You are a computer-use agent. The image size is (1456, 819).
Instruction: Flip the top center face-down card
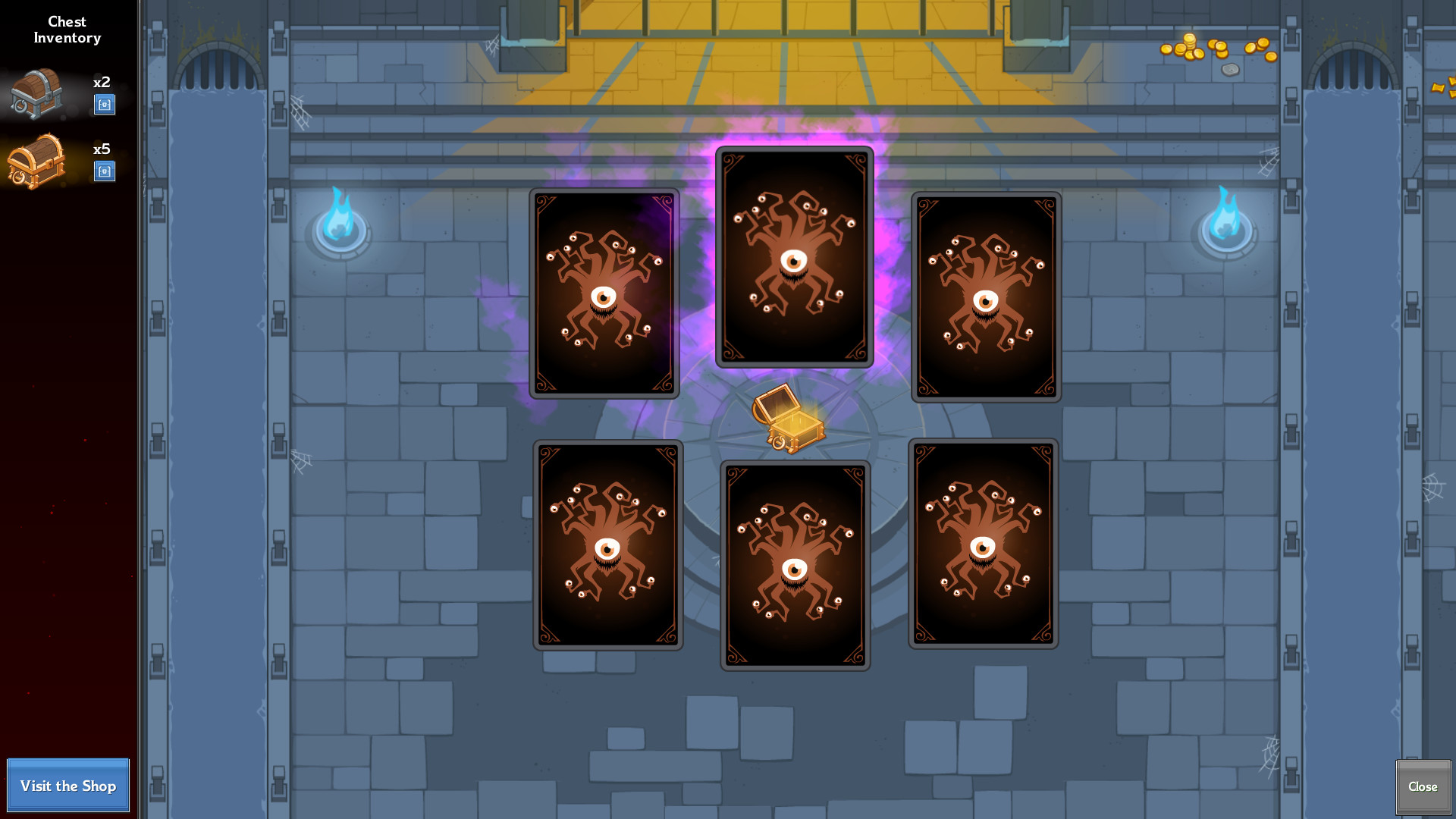(x=794, y=256)
